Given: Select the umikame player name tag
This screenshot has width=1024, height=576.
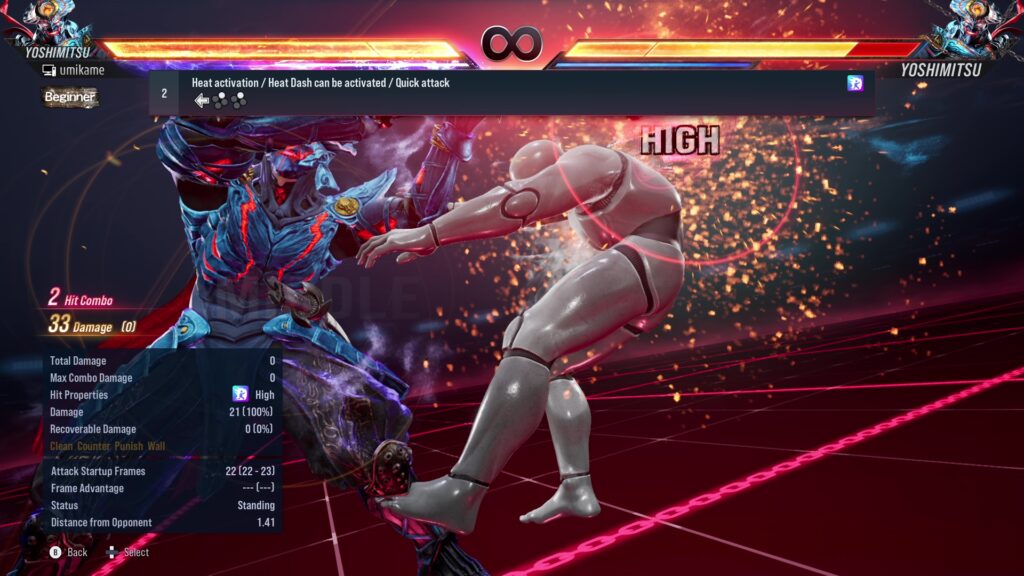Looking at the screenshot, I should click(73, 70).
